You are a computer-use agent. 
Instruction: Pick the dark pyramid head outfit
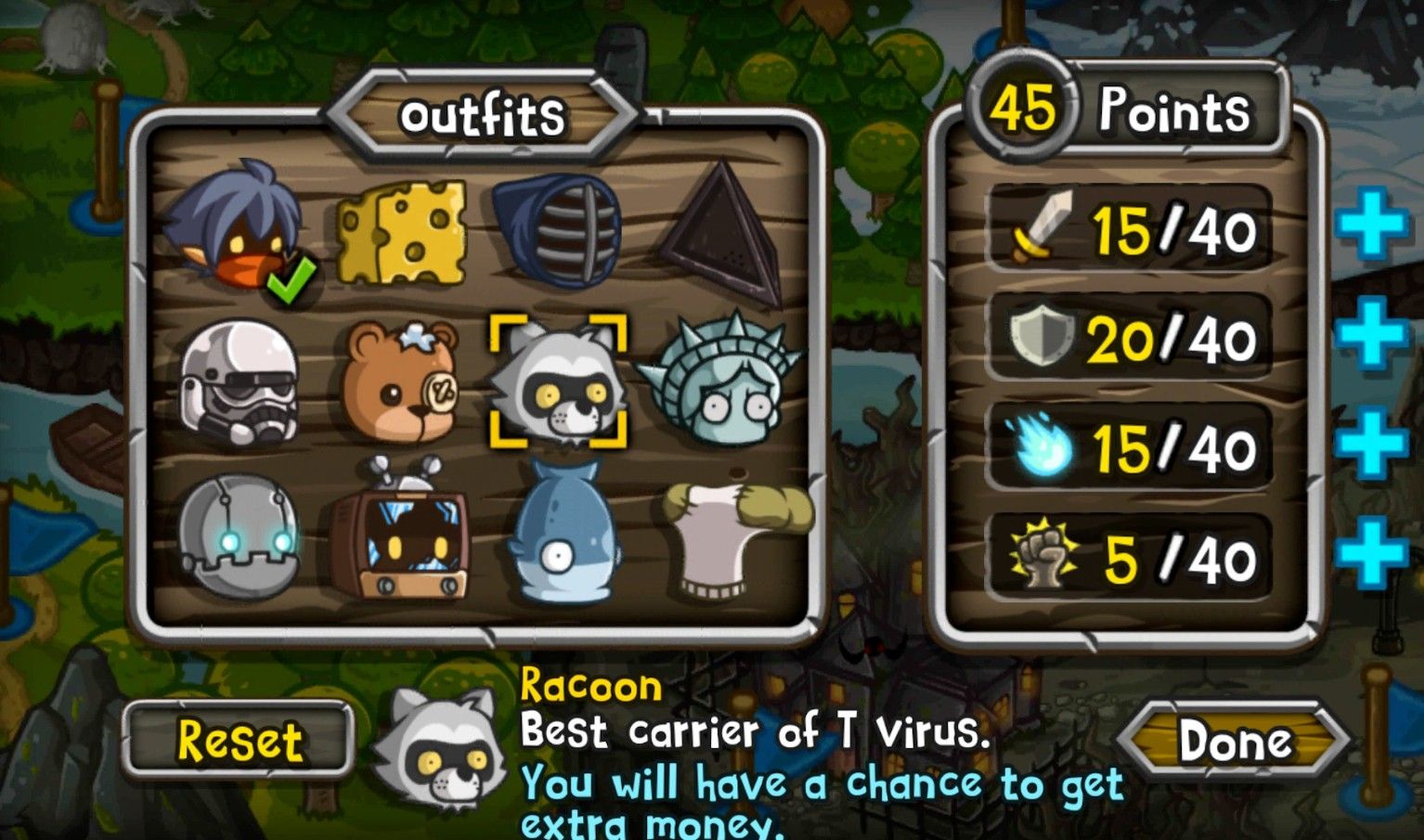point(719,232)
